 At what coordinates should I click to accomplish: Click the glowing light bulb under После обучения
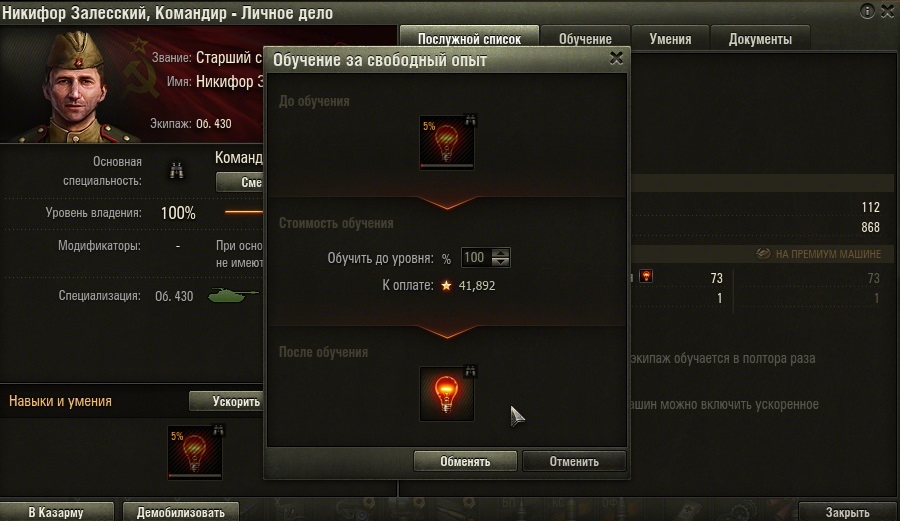[x=448, y=393]
